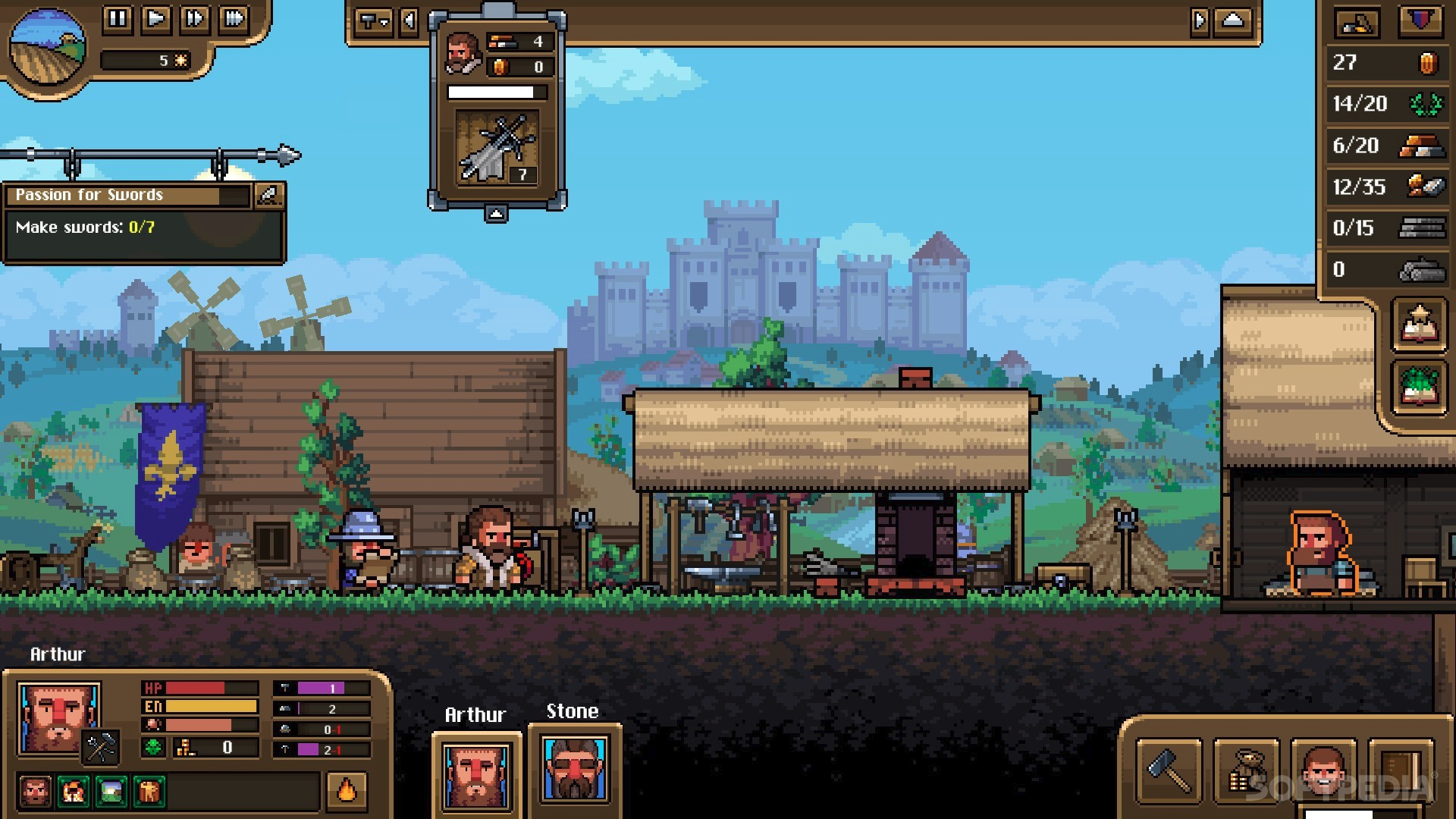Collapse the order card with its up arrow
The image size is (1456, 819).
(x=496, y=214)
